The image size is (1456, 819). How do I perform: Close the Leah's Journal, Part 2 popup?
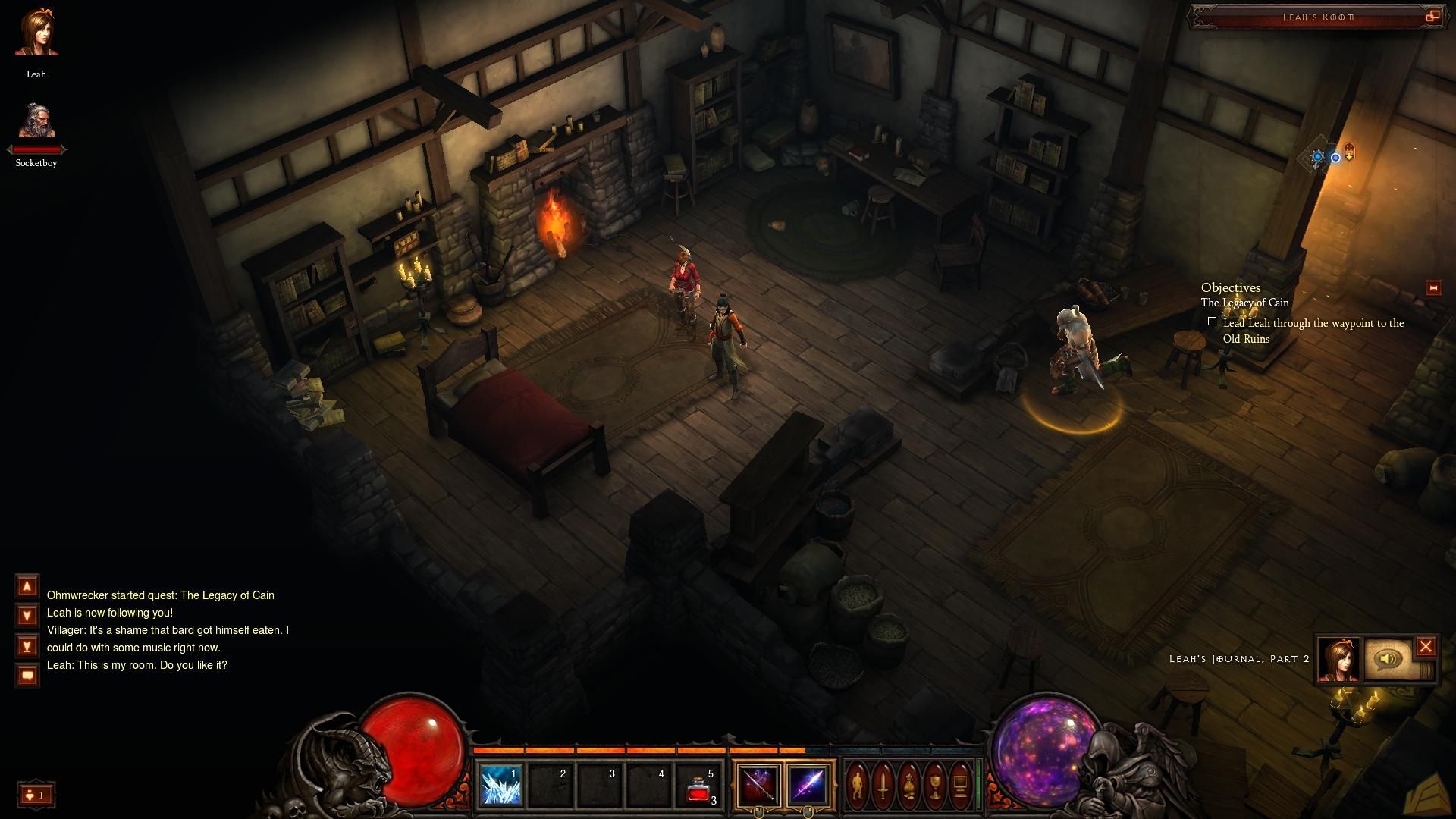(1426, 647)
